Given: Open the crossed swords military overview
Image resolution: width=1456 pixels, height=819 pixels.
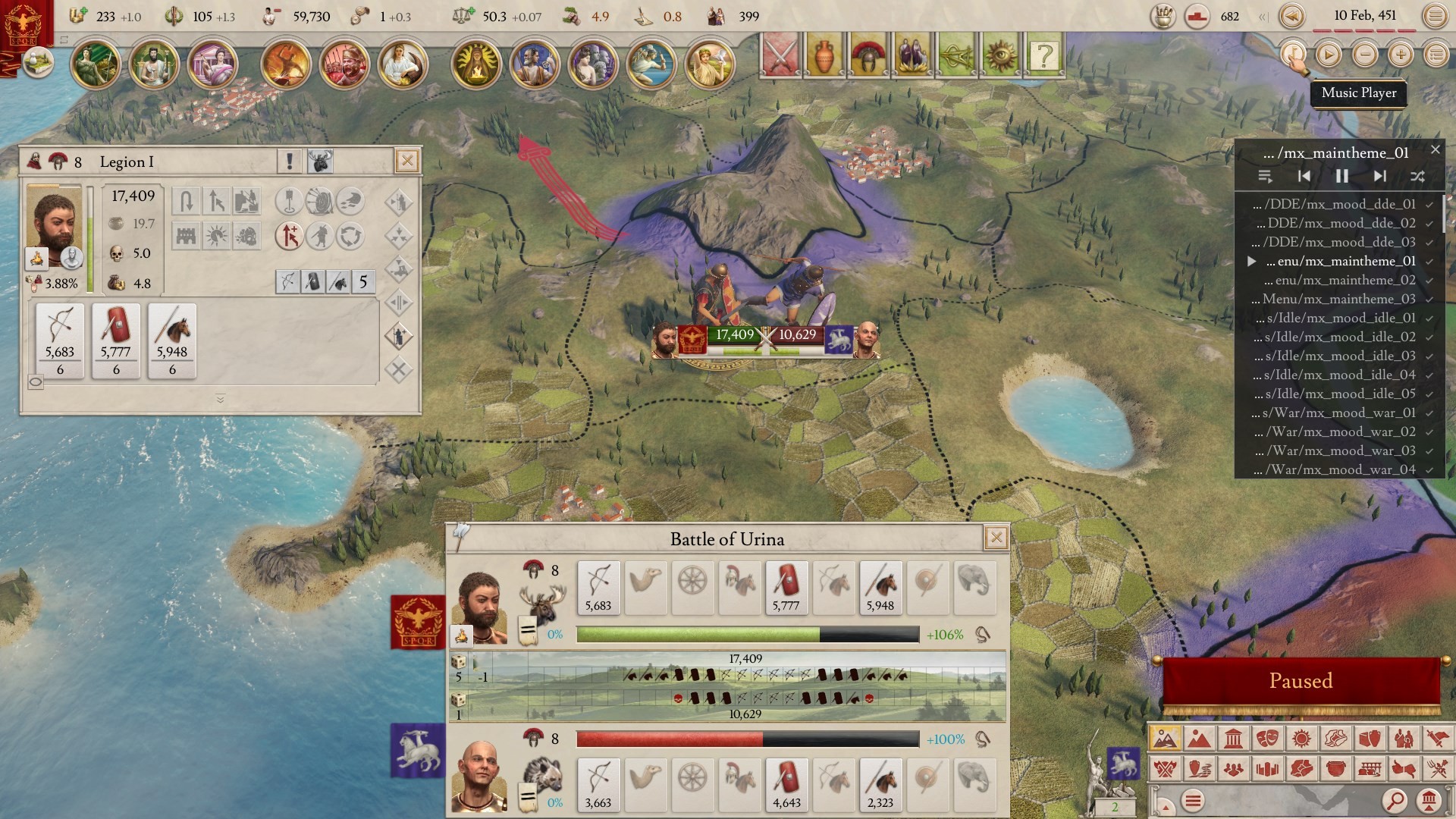Looking at the screenshot, I should [x=780, y=55].
